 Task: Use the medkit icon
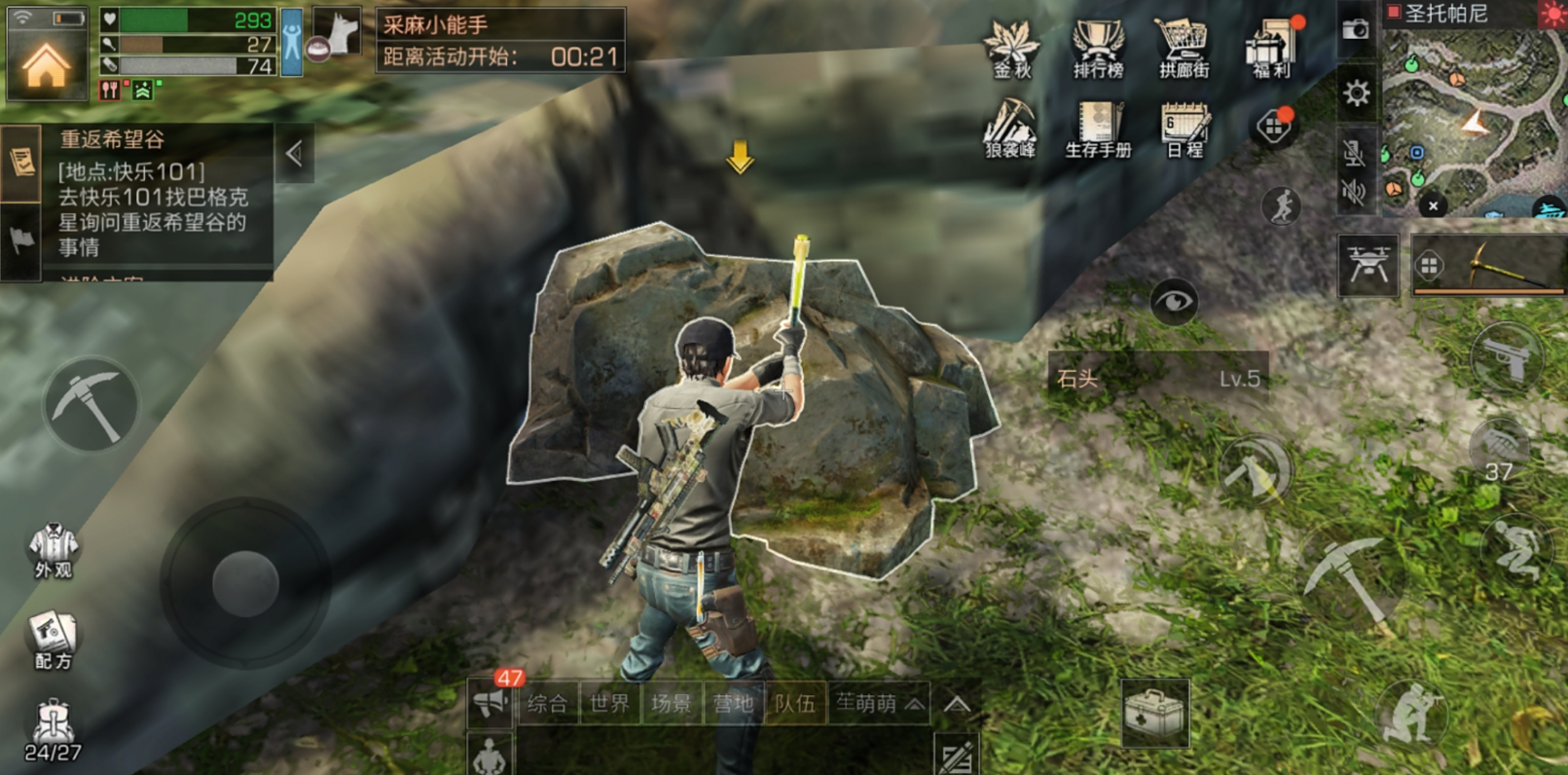point(1154,714)
